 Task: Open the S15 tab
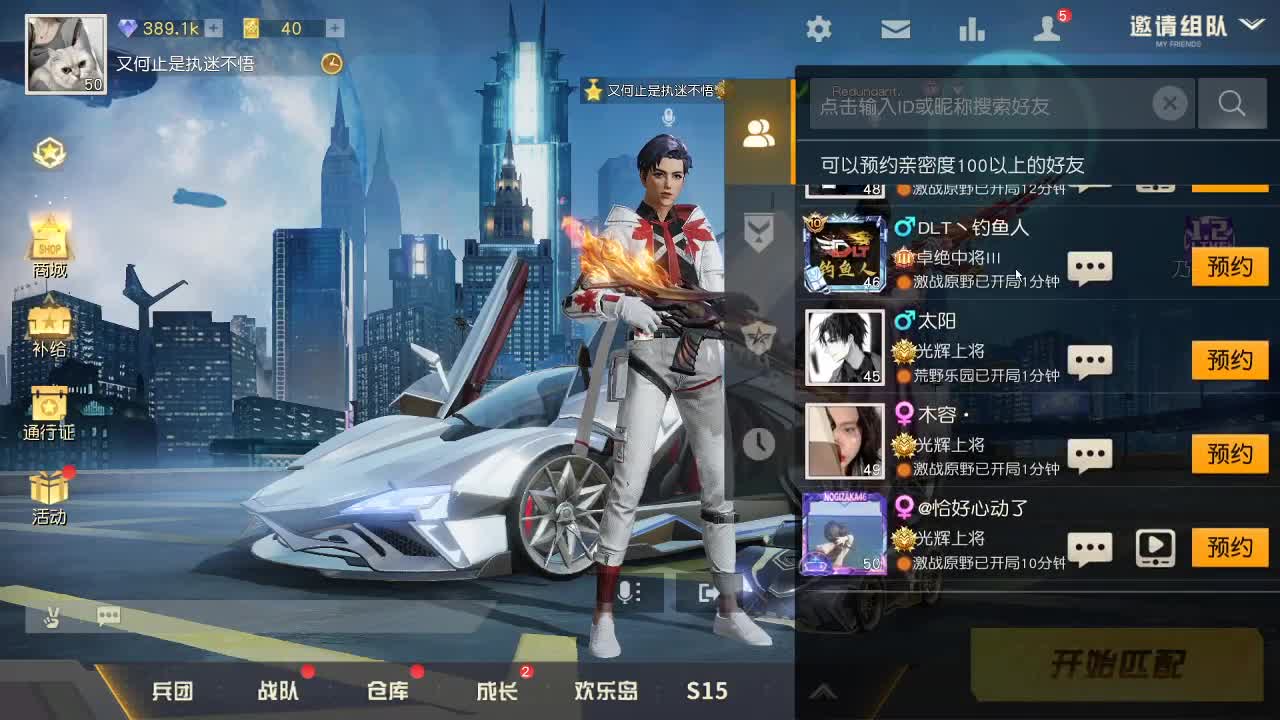coord(707,690)
